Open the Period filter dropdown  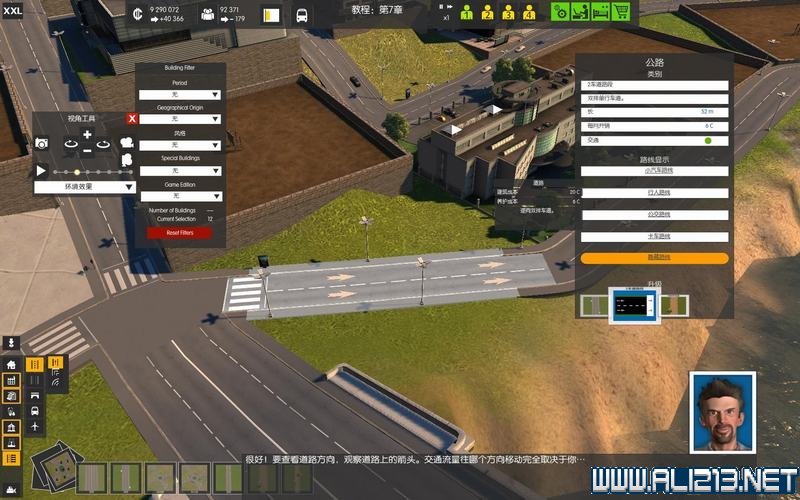pos(180,94)
